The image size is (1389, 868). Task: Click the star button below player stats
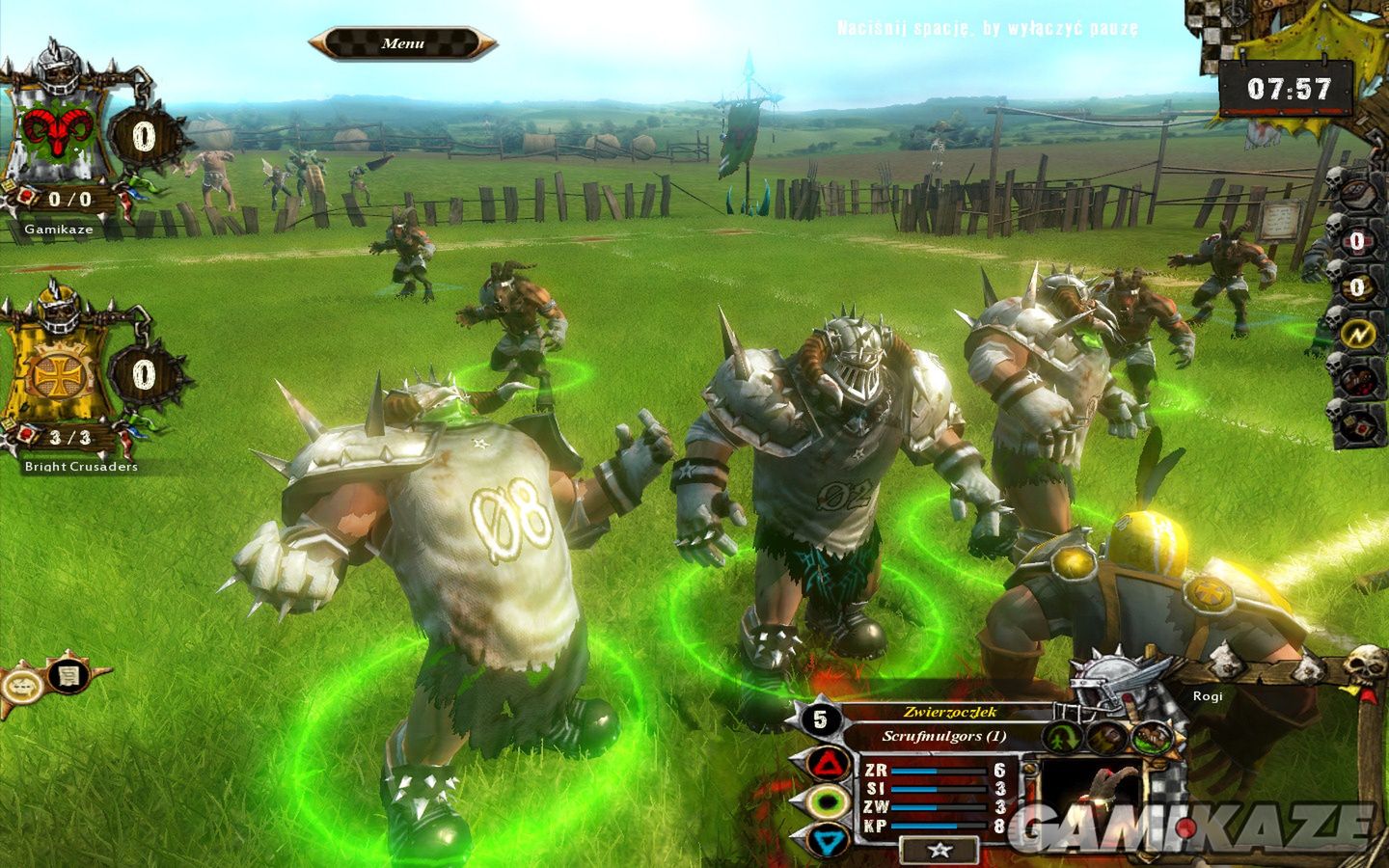940,850
